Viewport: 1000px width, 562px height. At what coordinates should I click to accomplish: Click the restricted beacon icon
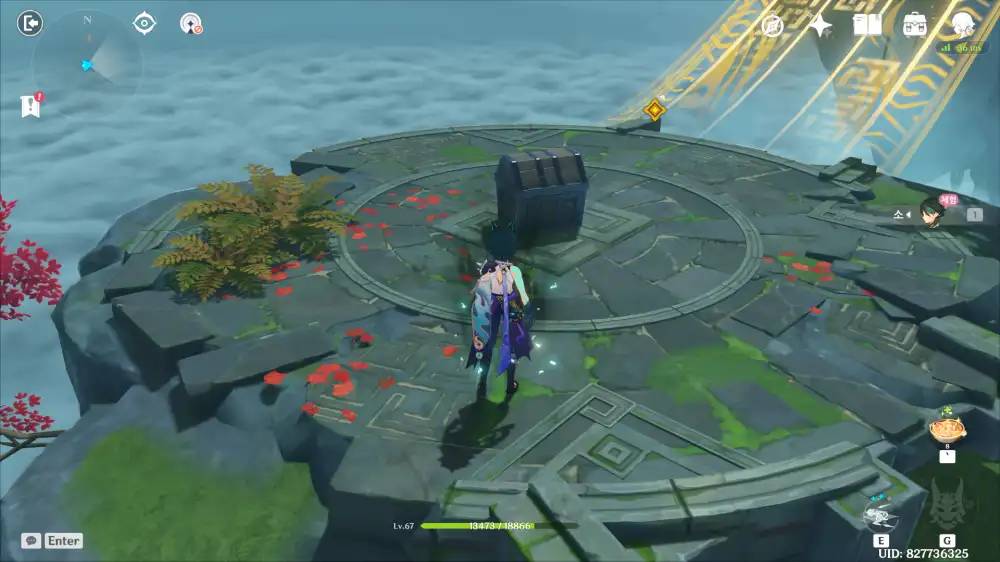(191, 23)
